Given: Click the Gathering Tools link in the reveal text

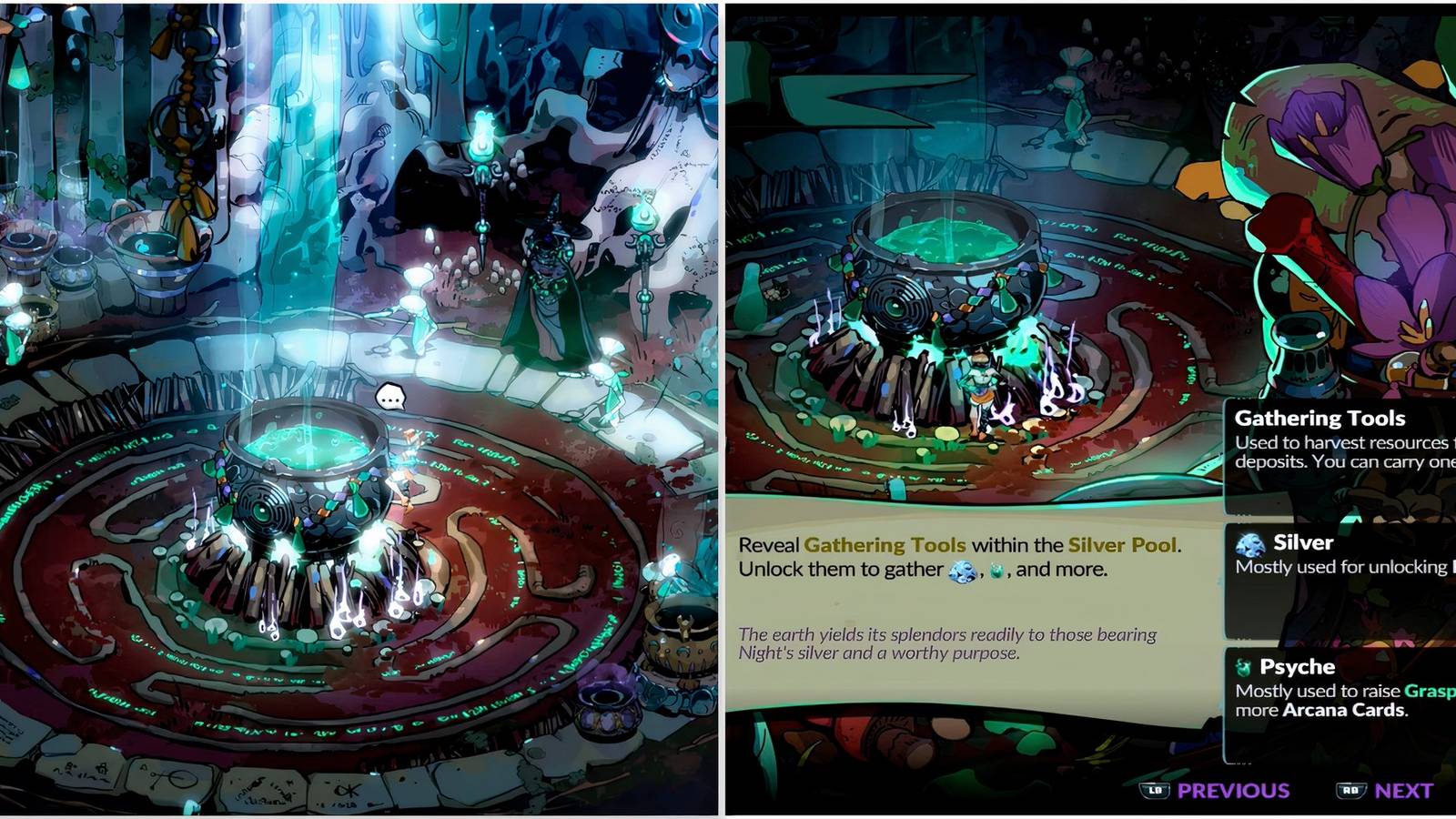Looking at the screenshot, I should click(885, 546).
